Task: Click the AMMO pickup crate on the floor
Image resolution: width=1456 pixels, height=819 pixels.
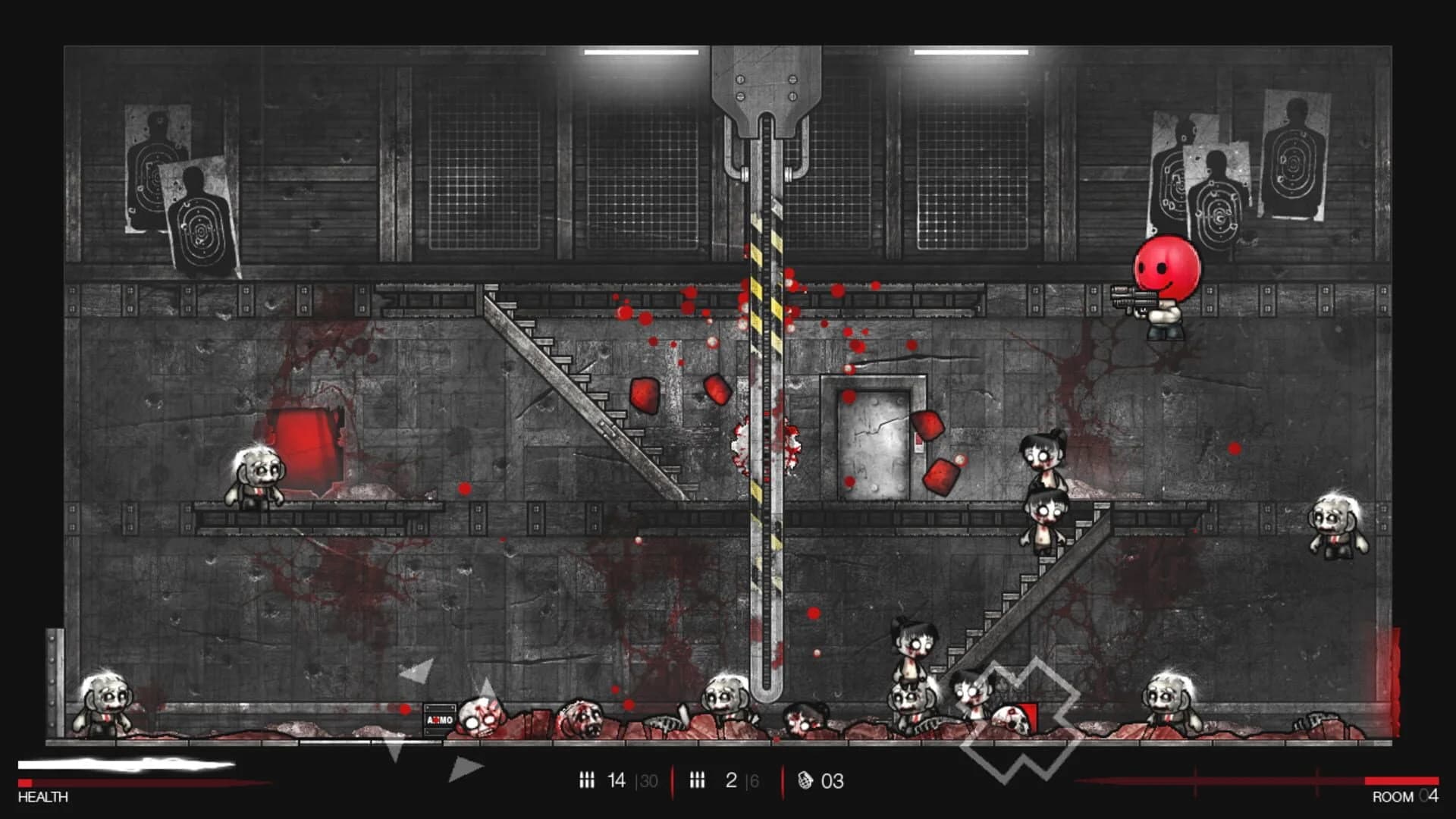Action: tap(440, 719)
